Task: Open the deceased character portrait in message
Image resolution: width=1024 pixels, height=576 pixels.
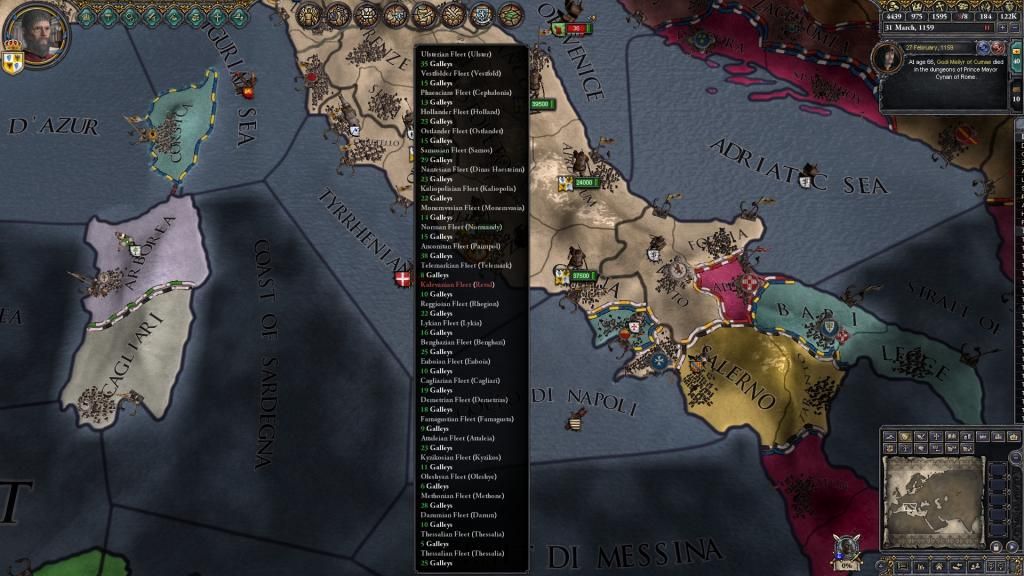Action: pos(890,60)
